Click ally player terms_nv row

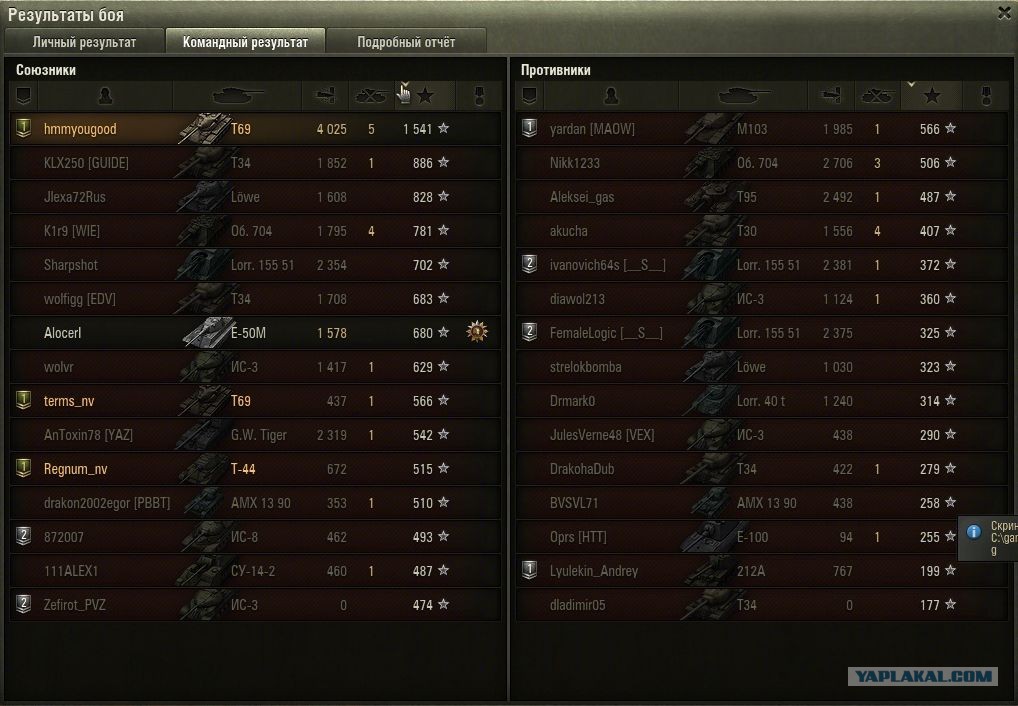(x=255, y=401)
